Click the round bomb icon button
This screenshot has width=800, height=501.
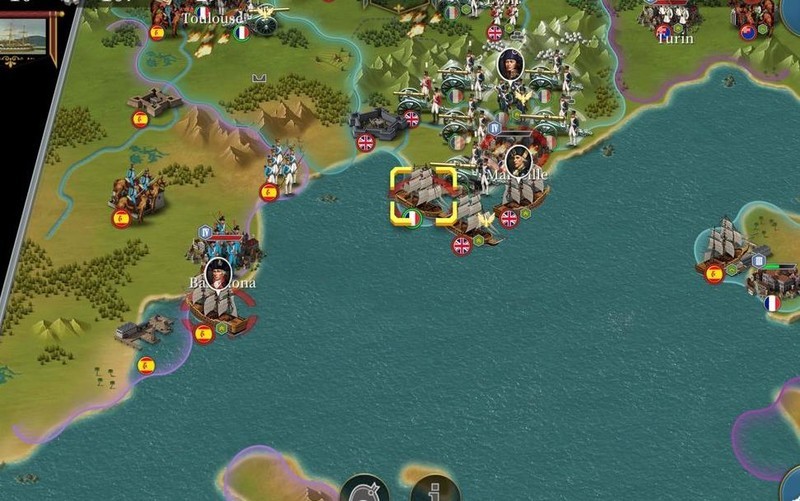pyautogui.click(x=365, y=491)
